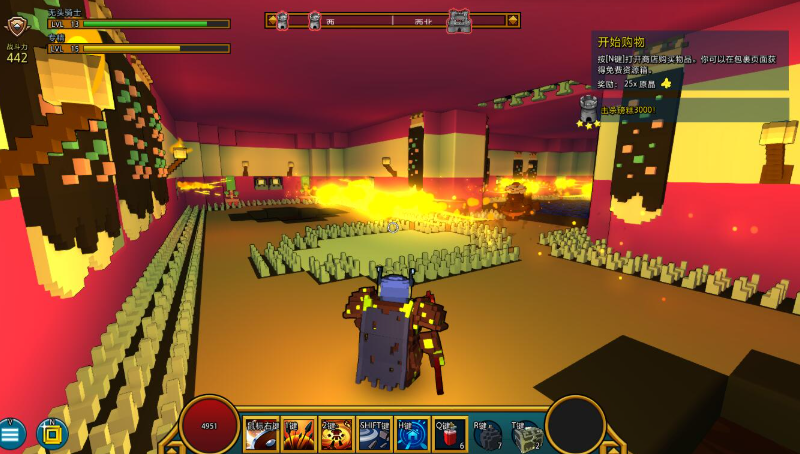800x454 pixels.
Task: Use the right-mouse attack skill slot
Action: (x=263, y=436)
